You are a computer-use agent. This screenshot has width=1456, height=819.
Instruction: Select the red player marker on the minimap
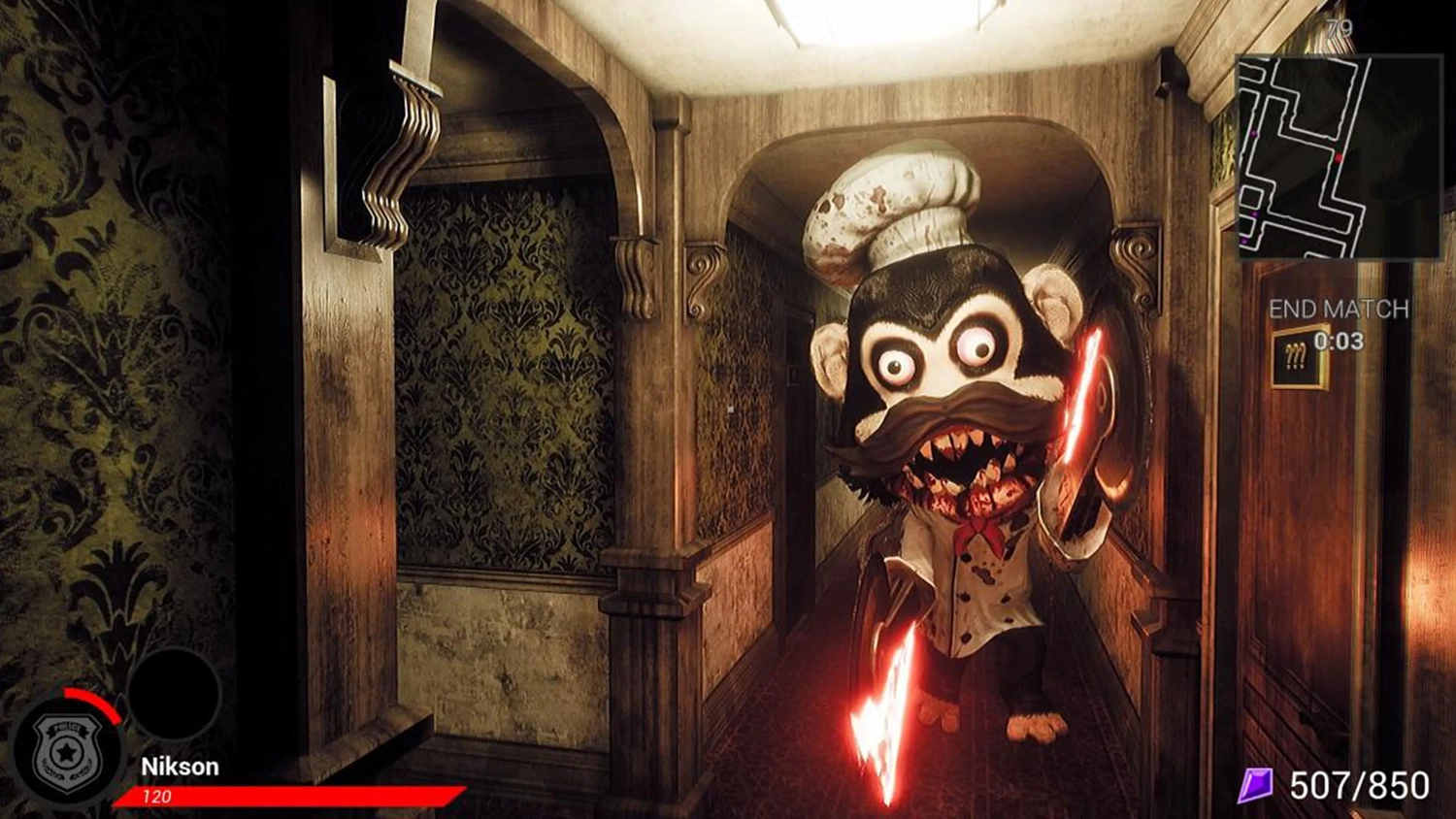point(1339,157)
